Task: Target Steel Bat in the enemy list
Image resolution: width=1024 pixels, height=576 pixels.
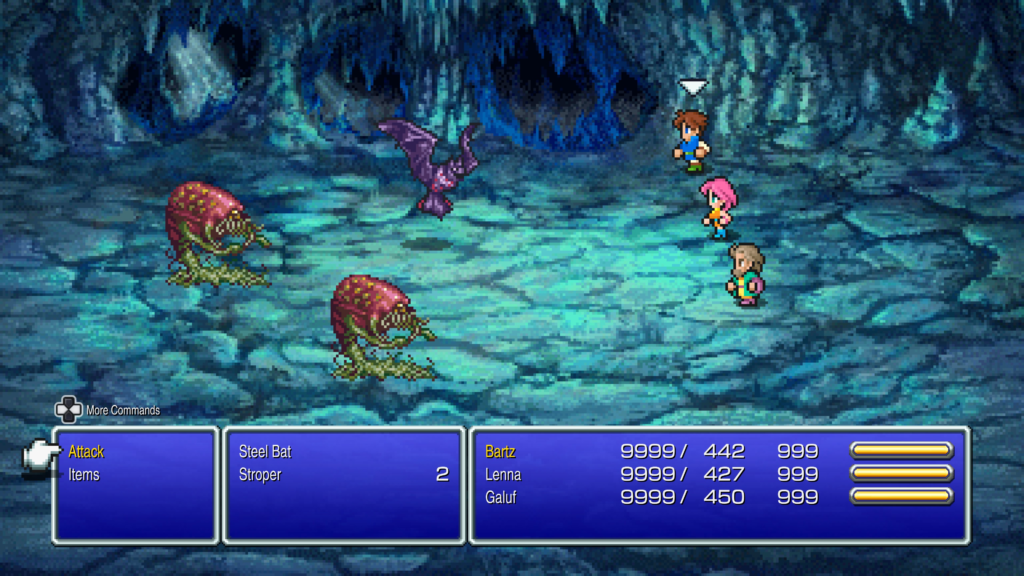Action: click(265, 452)
